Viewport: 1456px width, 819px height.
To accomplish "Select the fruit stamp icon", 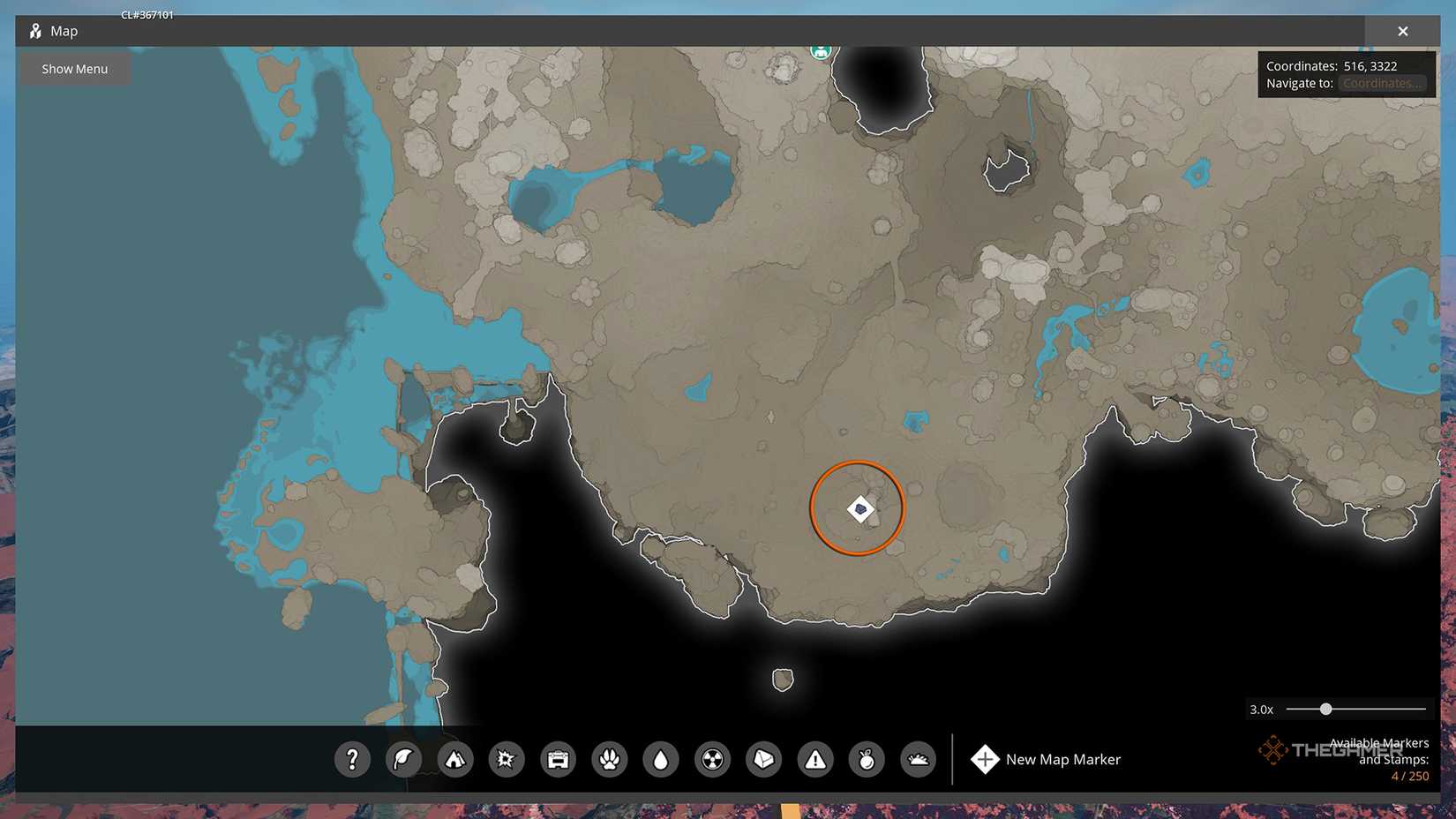I will point(866,759).
